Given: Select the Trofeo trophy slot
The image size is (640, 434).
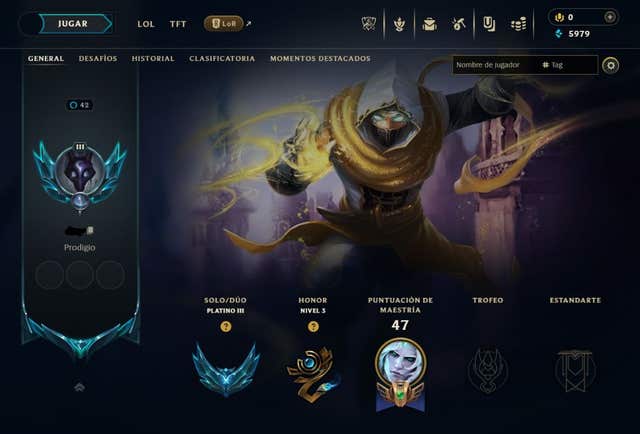Looking at the screenshot, I should pyautogui.click(x=487, y=369).
